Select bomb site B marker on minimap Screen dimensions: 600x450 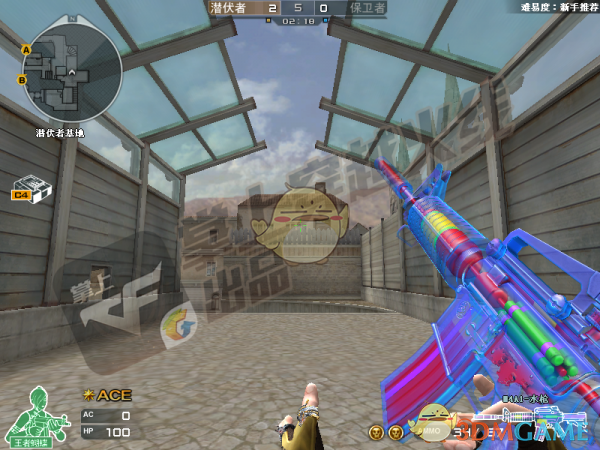pos(22,79)
